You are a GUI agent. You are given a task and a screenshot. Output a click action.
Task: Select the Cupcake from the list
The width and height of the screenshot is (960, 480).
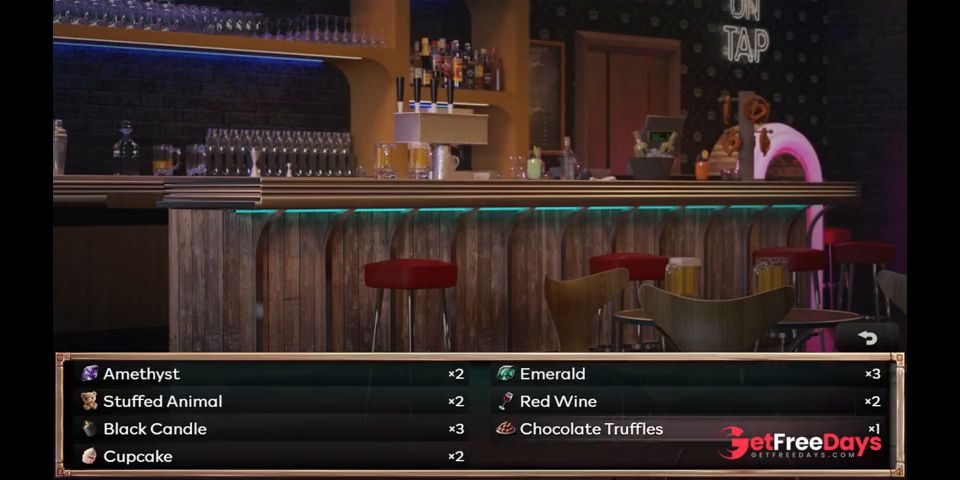point(271,456)
